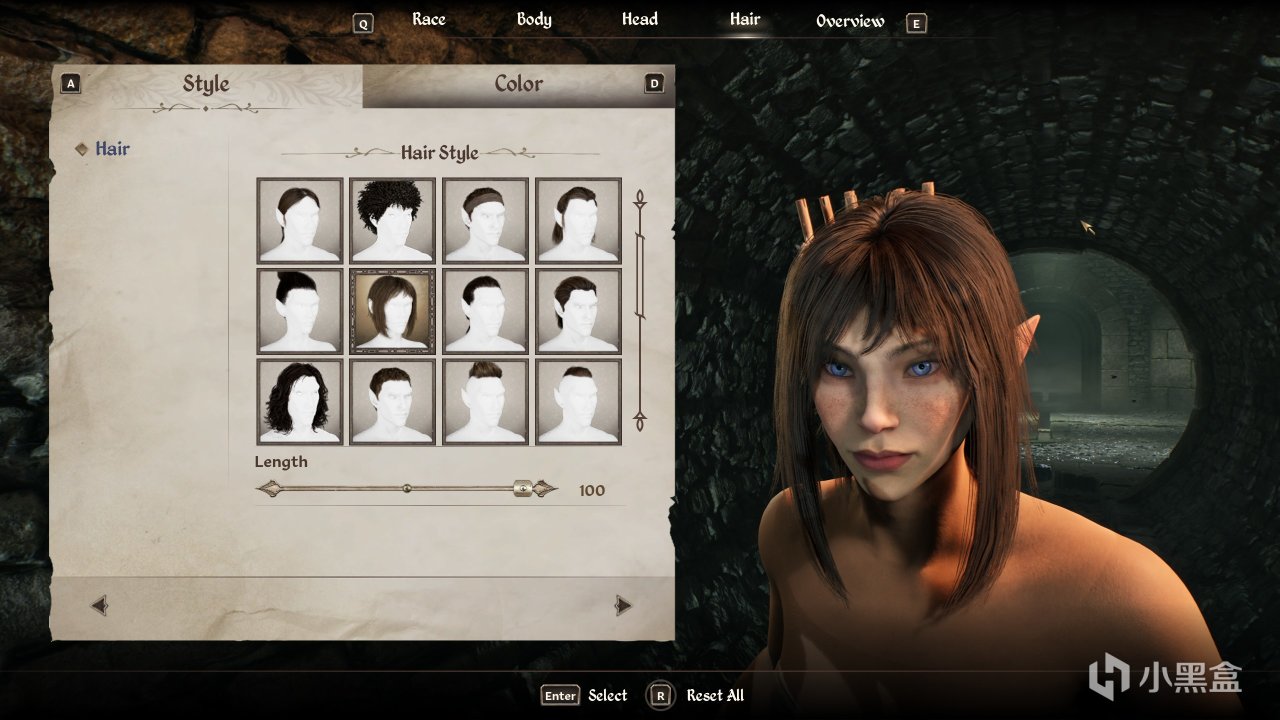This screenshot has width=1280, height=720.
Task: Choose the headband hair style
Action: (x=485, y=221)
